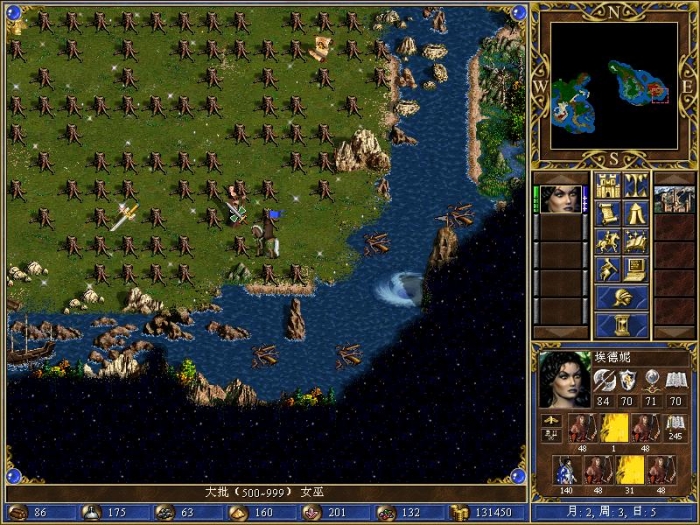
Task: Move the hero with the horseman button
Action: [x=607, y=241]
